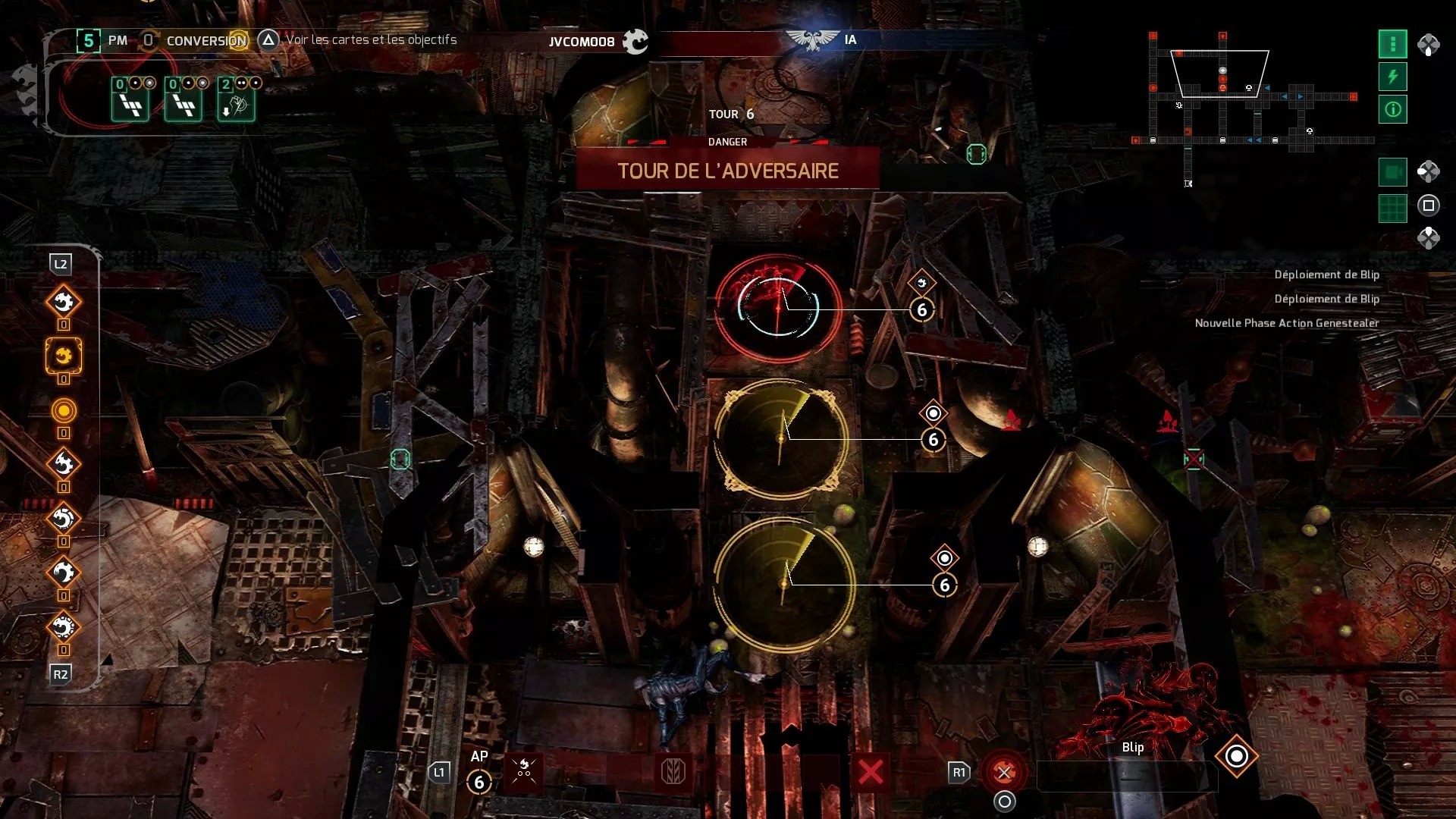Open the 'Déploiement de Blip' log entry
Viewport: 1456px width, 819px height.
click(x=1329, y=275)
